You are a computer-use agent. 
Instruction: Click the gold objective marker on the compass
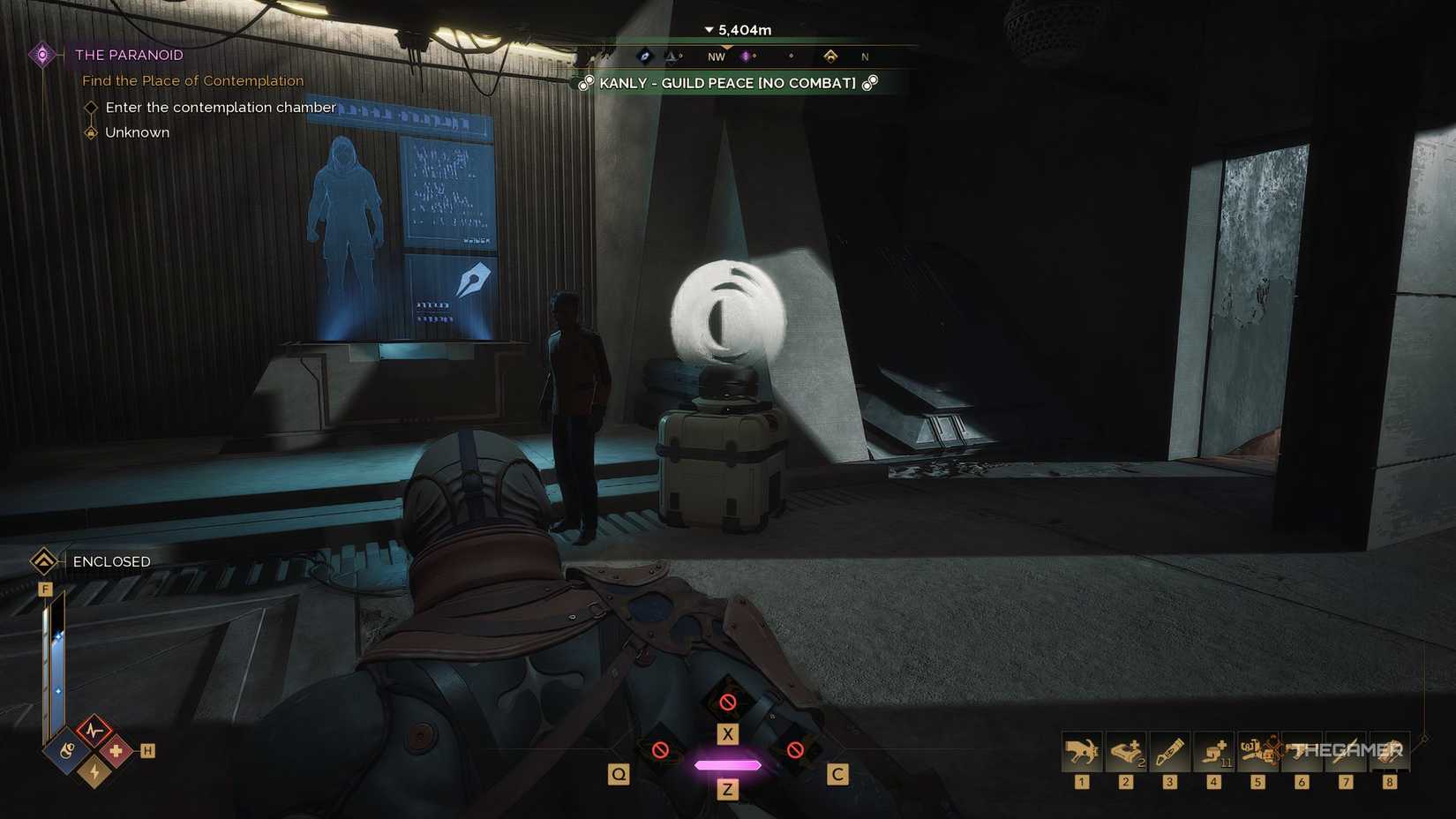[832, 56]
